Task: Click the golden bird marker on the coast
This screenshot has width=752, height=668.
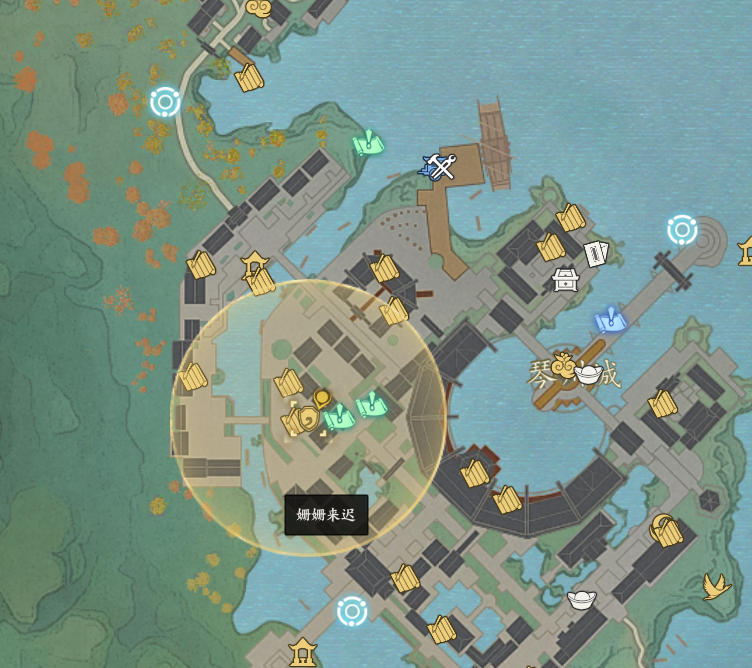Action: [x=716, y=584]
